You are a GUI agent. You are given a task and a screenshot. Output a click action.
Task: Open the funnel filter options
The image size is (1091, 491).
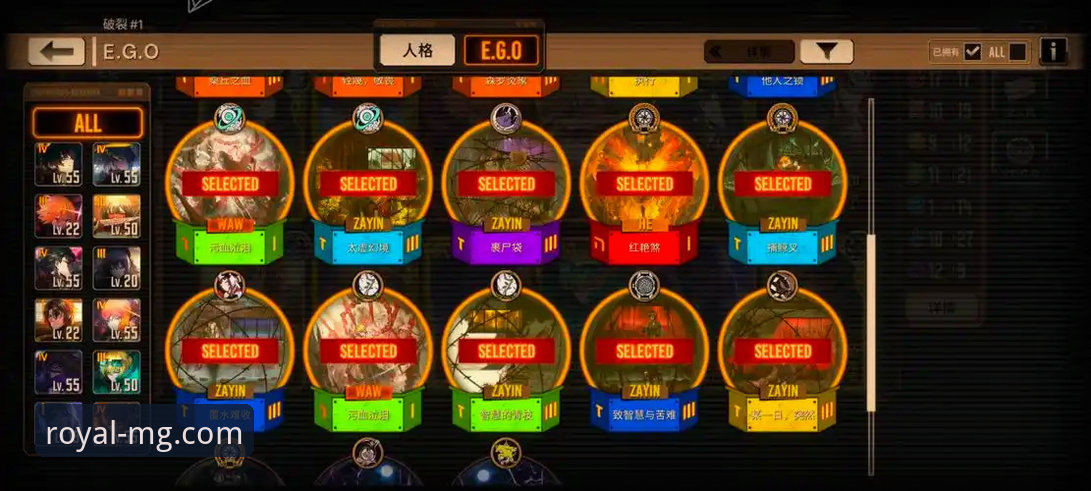pyautogui.click(x=827, y=52)
